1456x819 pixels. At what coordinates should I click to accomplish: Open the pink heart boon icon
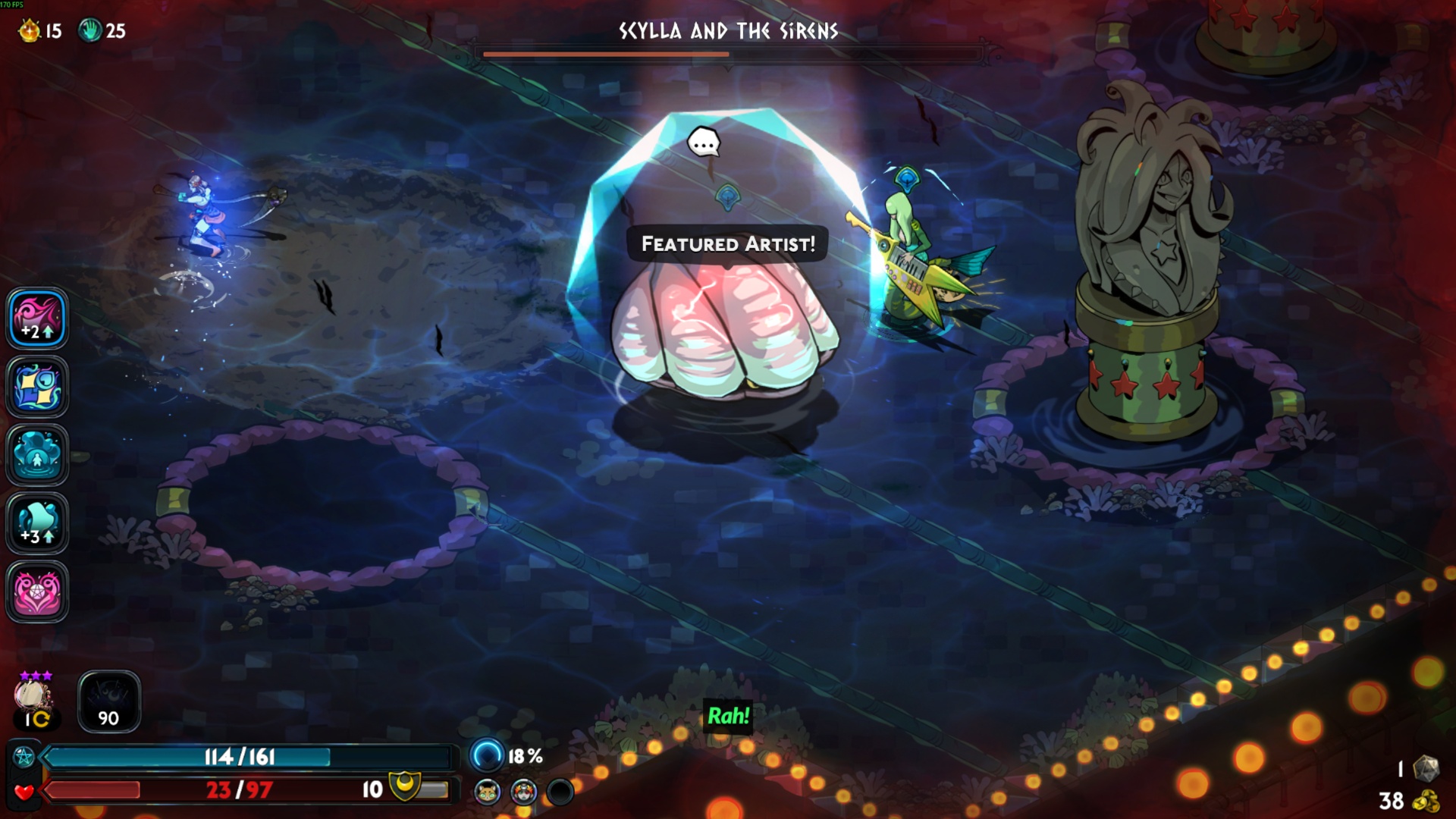click(x=37, y=591)
